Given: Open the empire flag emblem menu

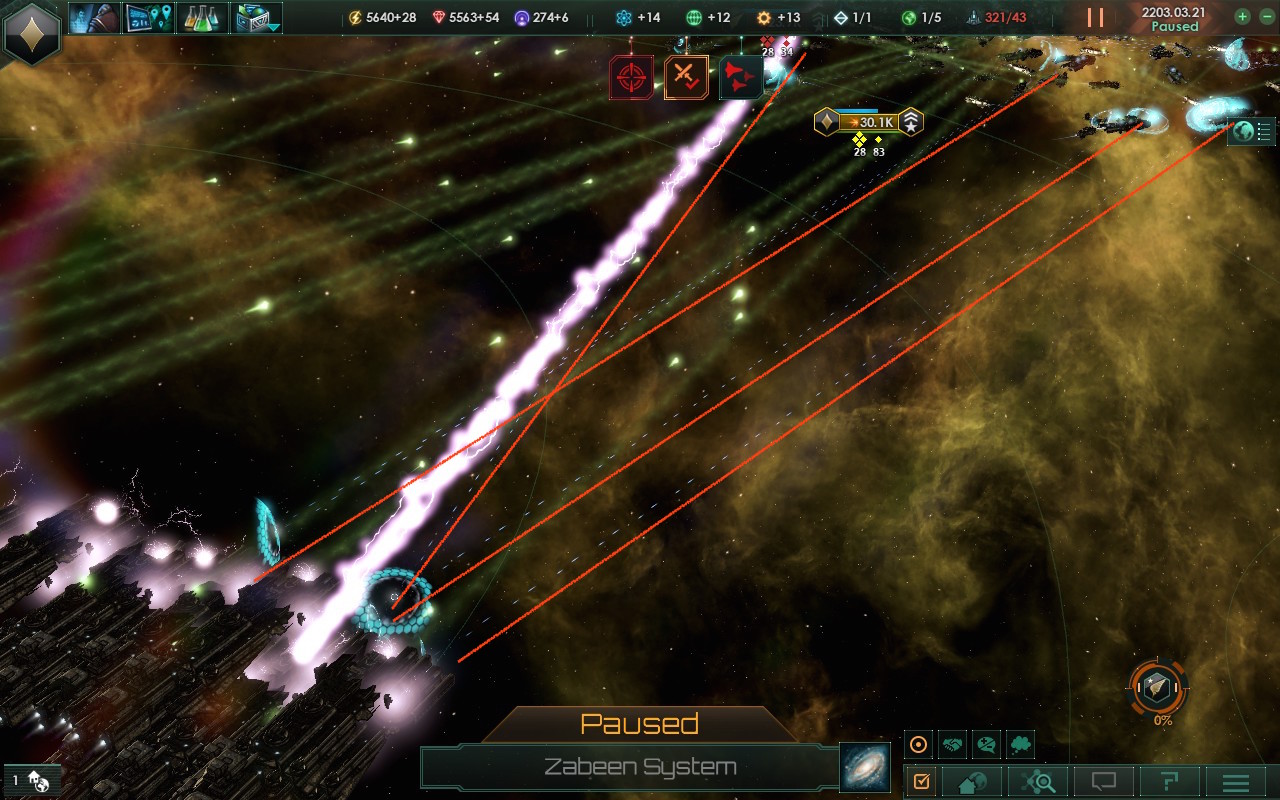Looking at the screenshot, I should coord(32,32).
